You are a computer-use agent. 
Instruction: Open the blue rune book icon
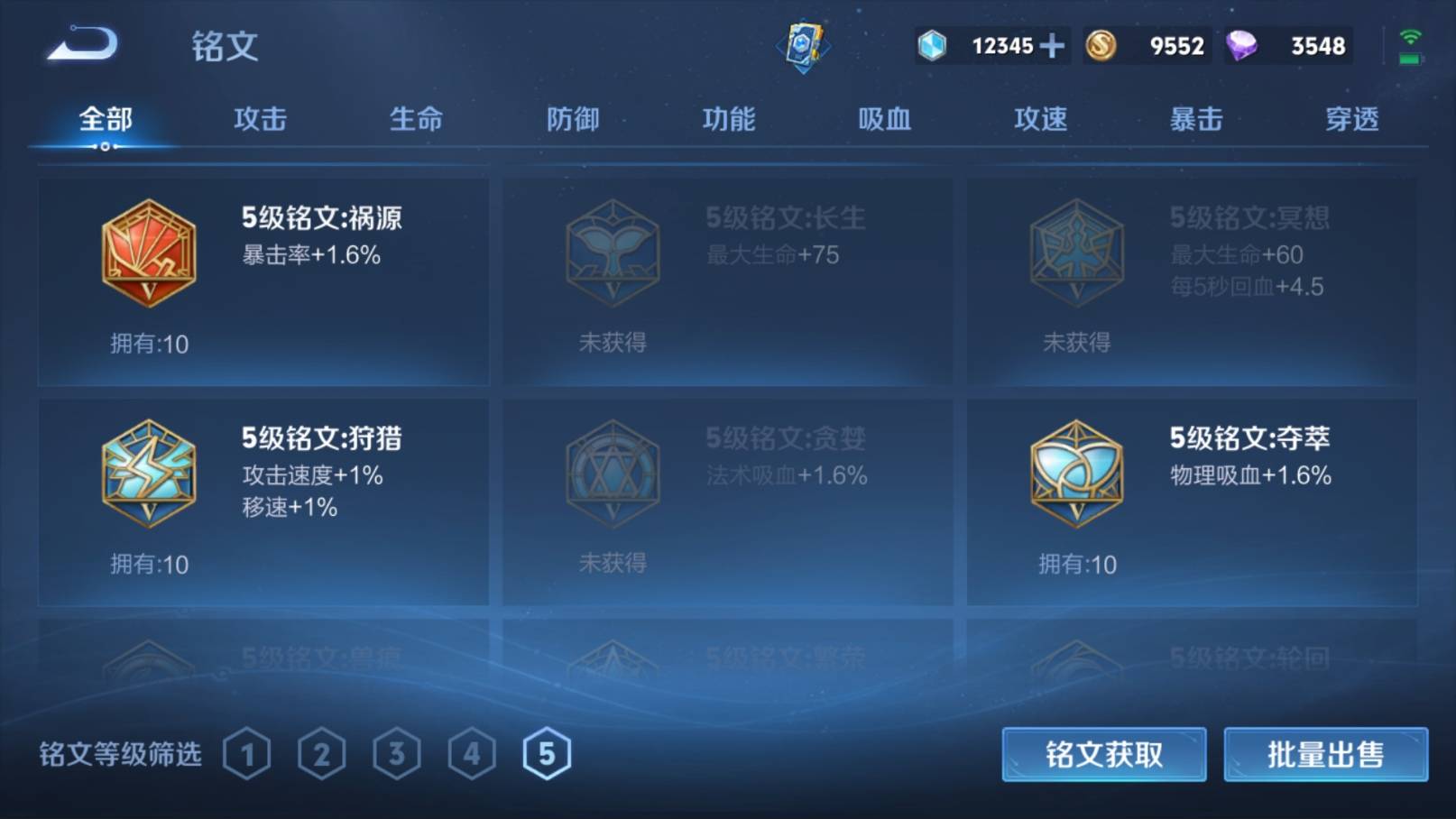802,45
